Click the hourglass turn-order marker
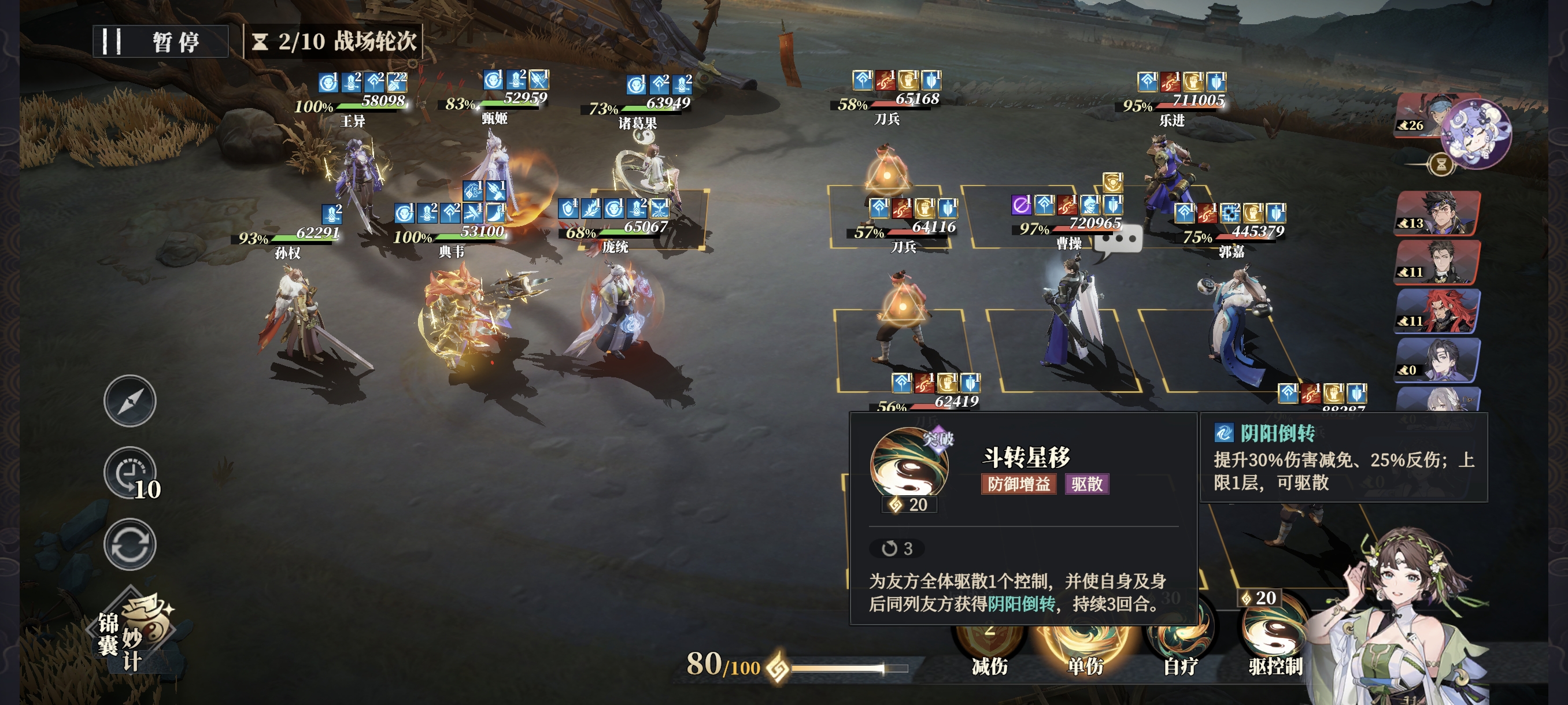The height and width of the screenshot is (705, 1568). pos(1441,164)
